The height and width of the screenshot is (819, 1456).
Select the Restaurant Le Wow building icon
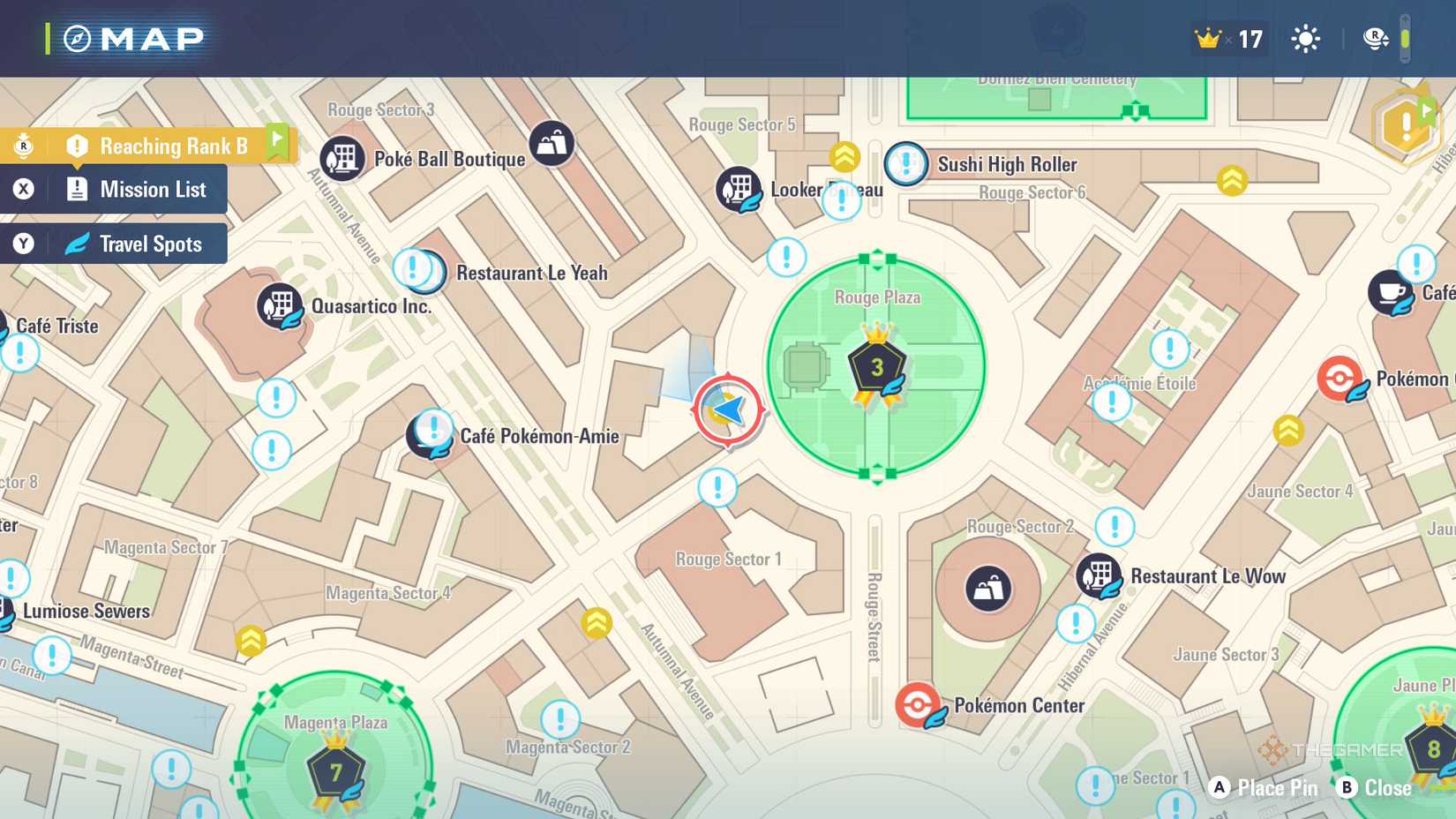tap(1100, 575)
